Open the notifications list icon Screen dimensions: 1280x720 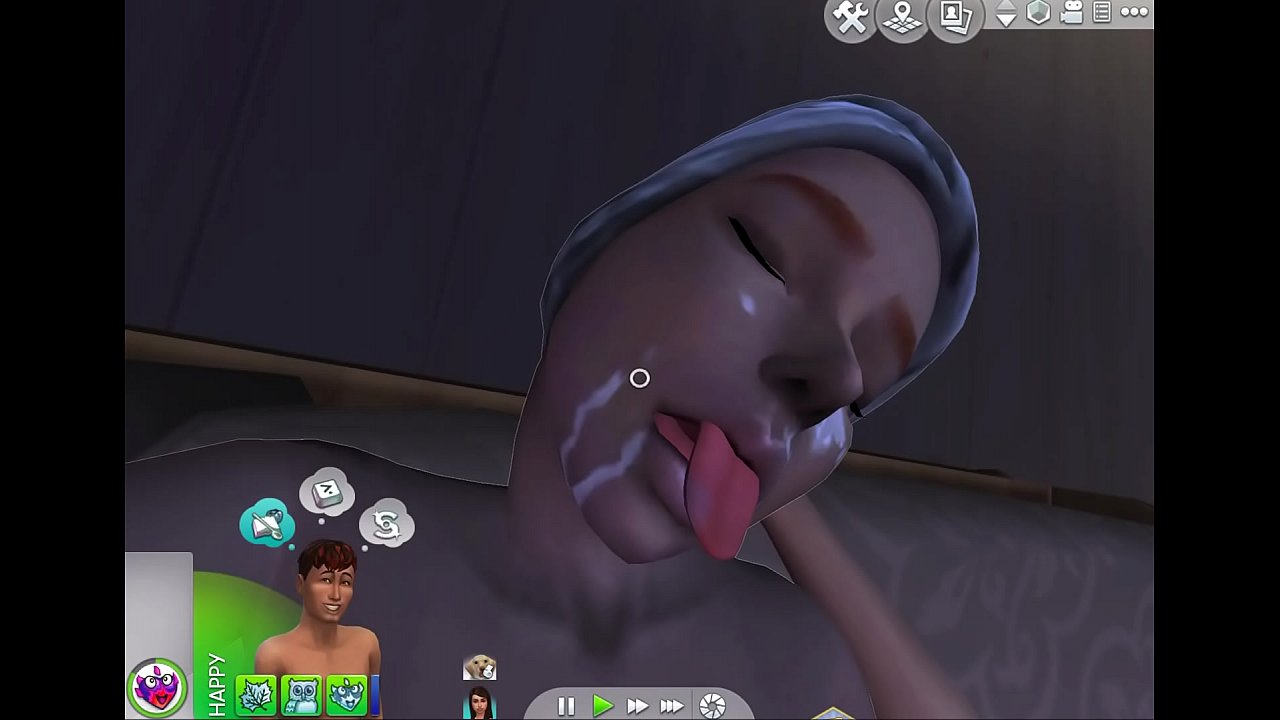pyautogui.click(x=1101, y=12)
